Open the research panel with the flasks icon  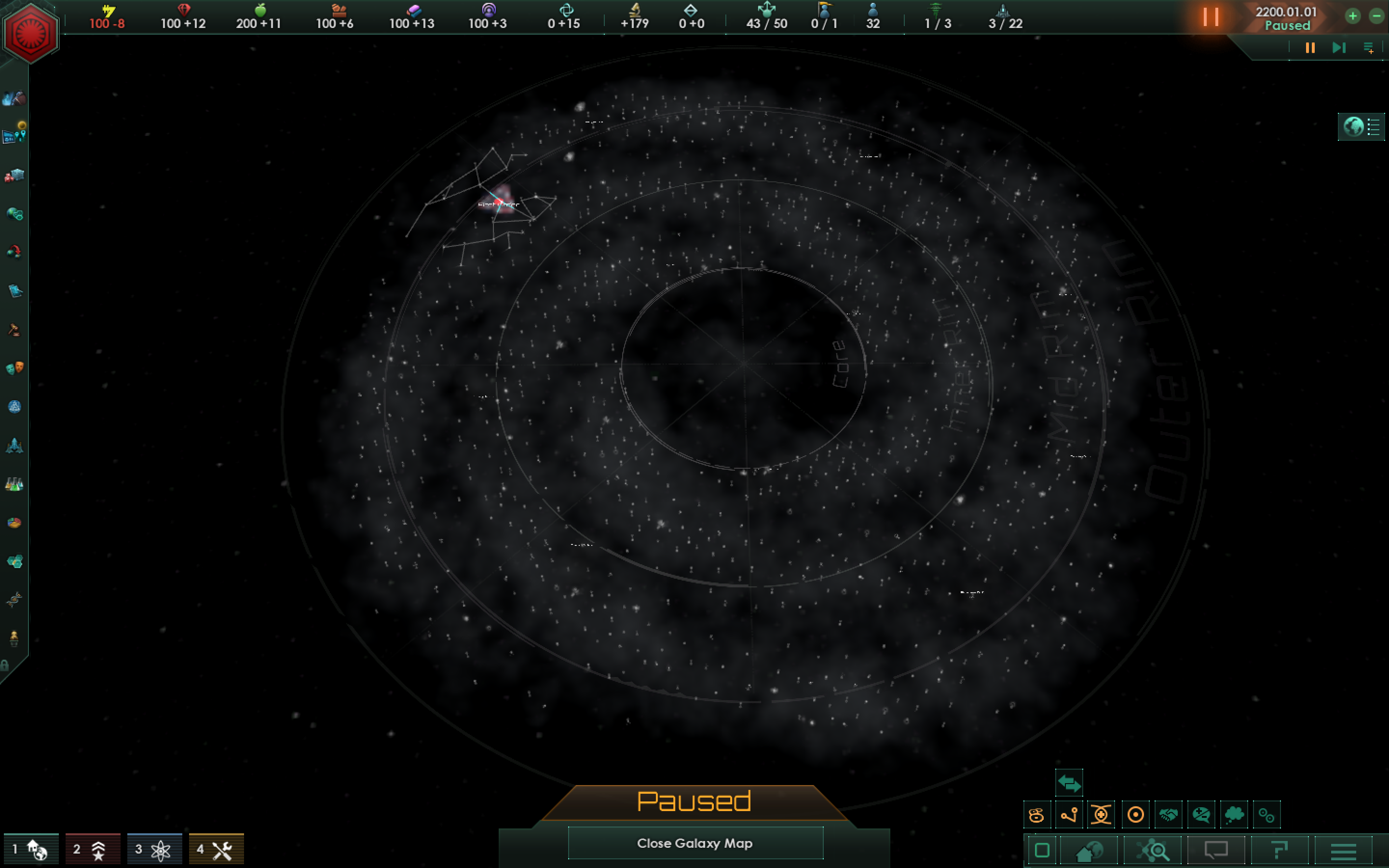15,484
